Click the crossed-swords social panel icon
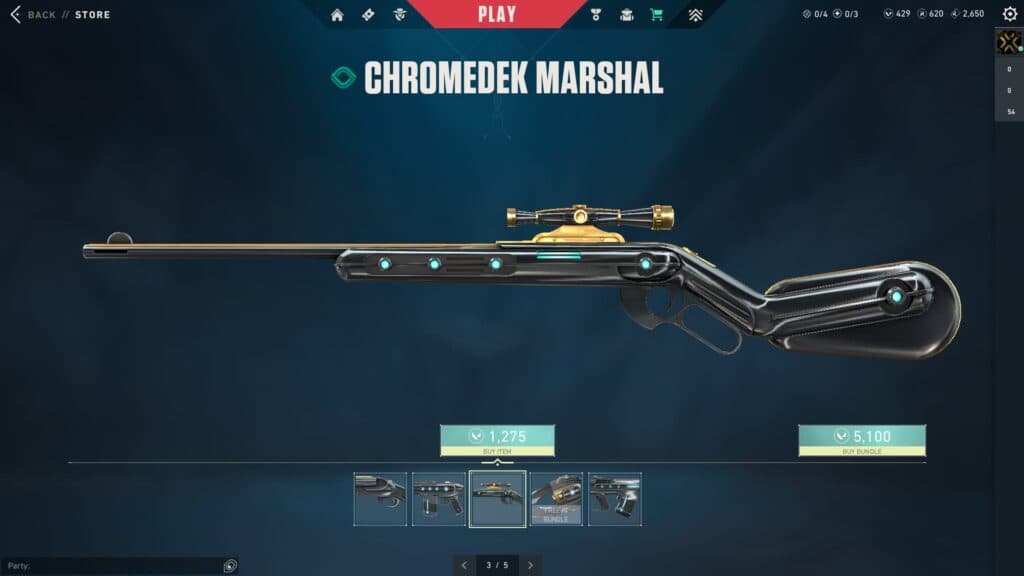 coord(1008,42)
